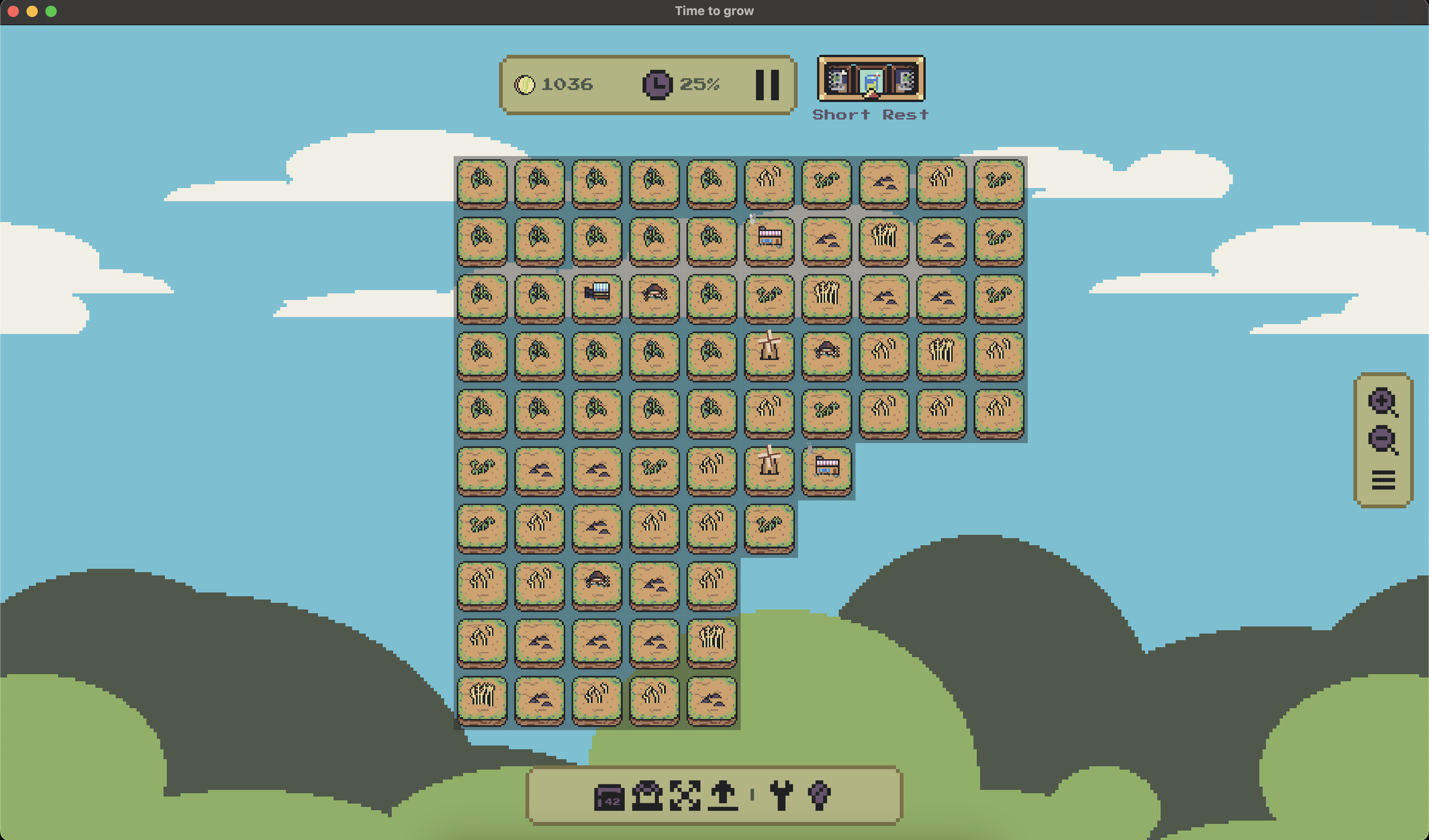Close the Time to grow window
This screenshot has width=1429, height=840.
[x=13, y=11]
